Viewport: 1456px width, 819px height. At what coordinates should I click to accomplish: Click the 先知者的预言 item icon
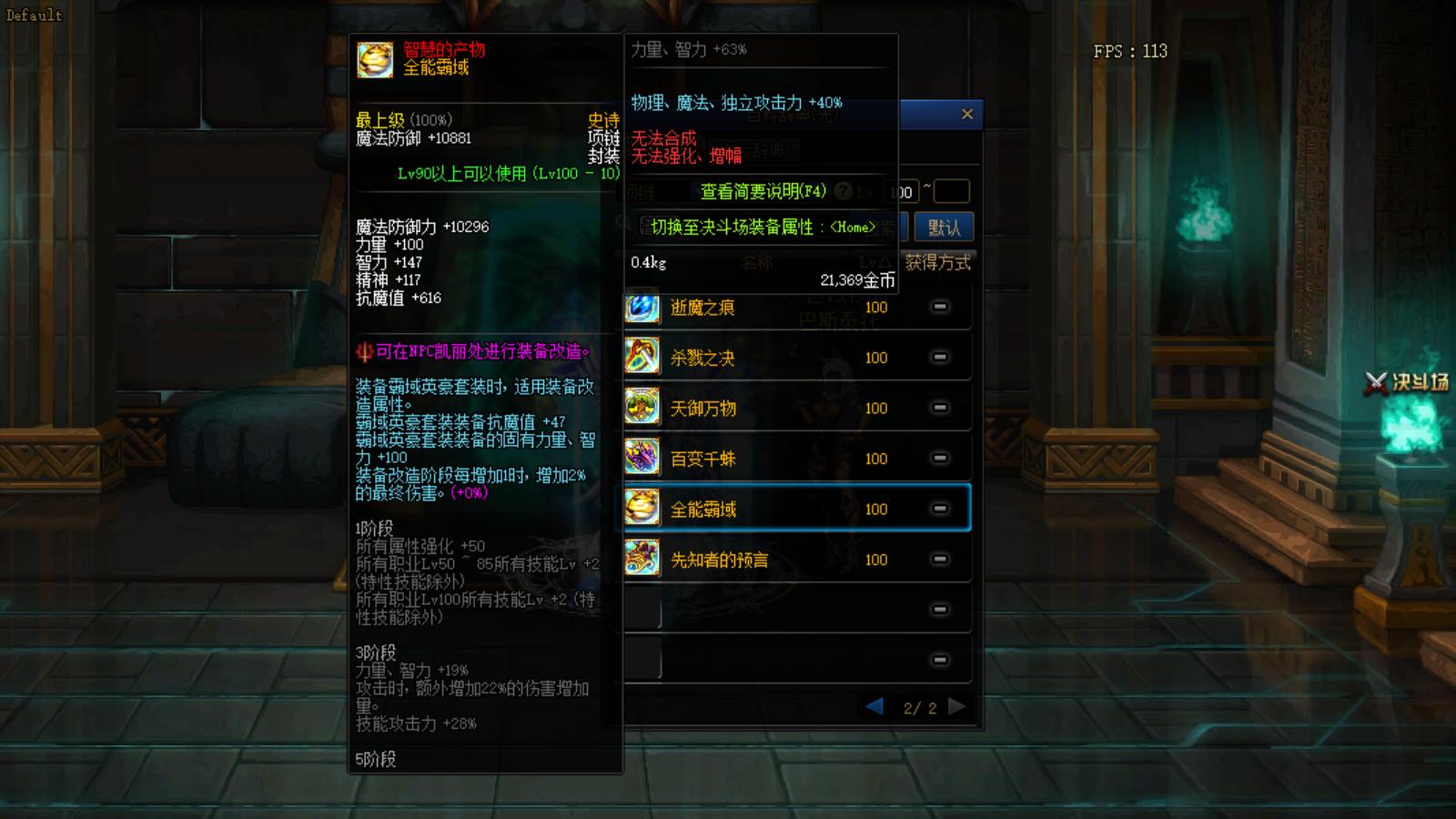tap(642, 559)
